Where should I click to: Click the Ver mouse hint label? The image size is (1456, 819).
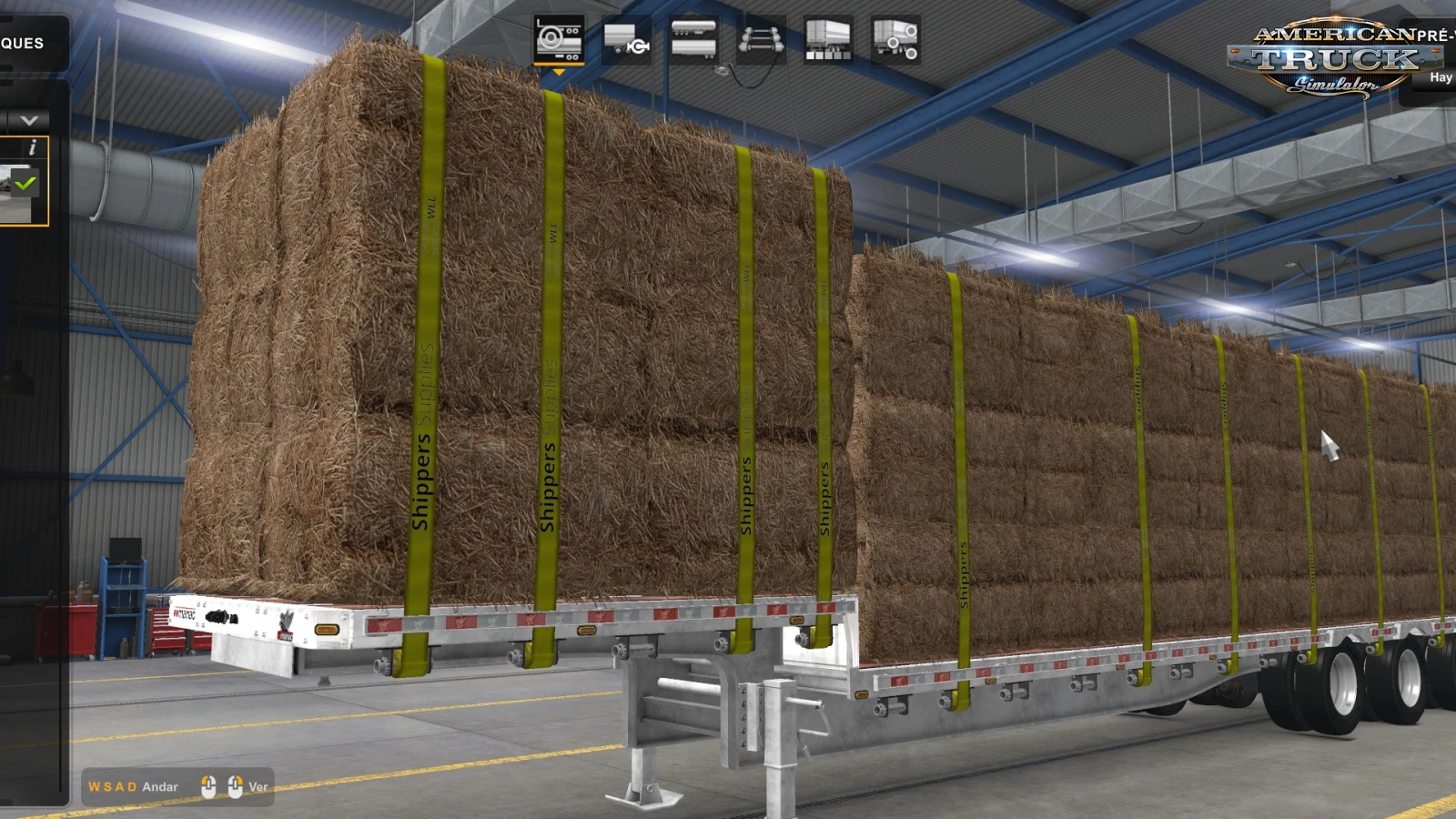[258, 786]
